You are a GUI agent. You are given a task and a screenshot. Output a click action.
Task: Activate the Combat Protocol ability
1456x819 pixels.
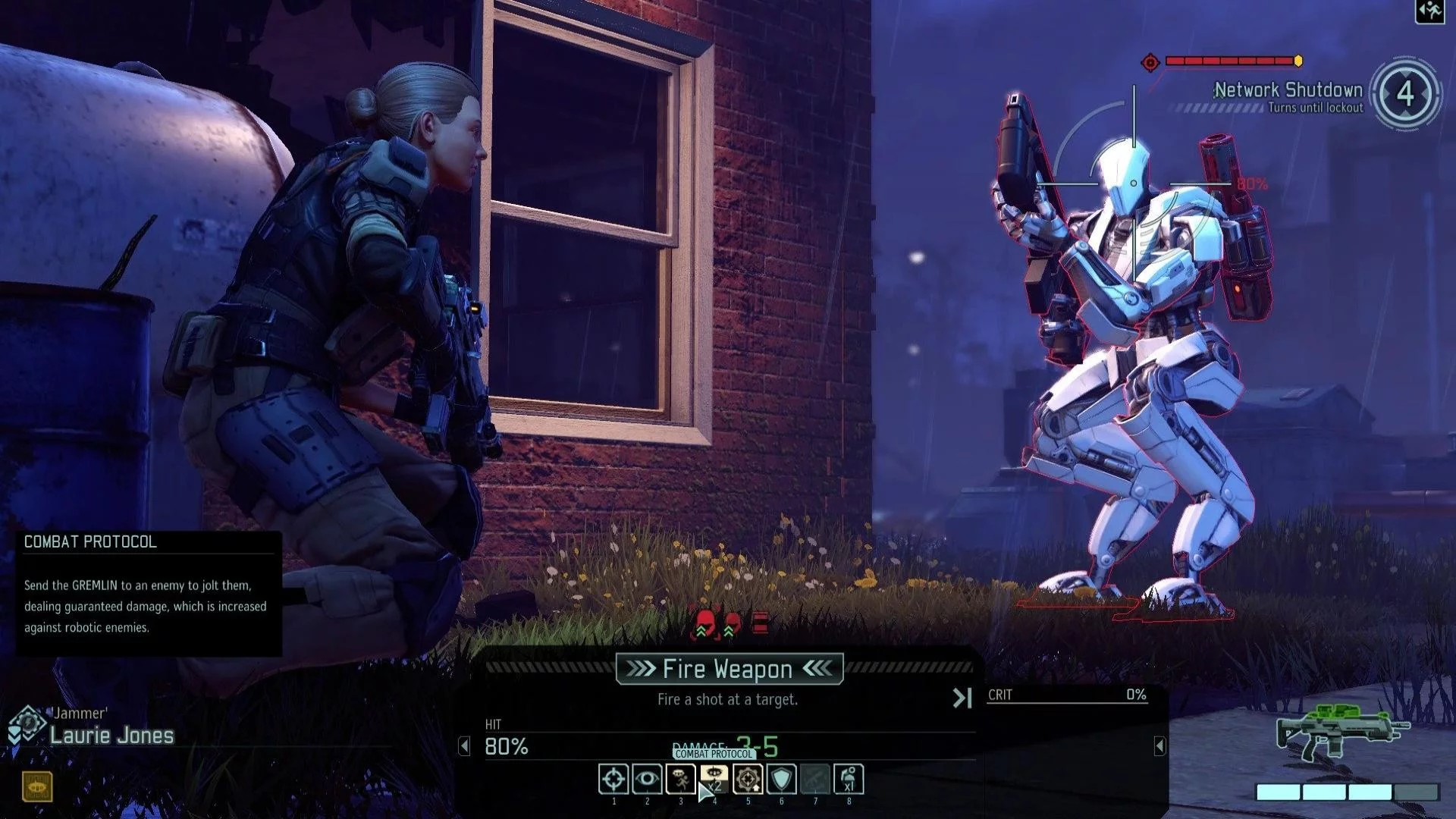pyautogui.click(x=714, y=779)
